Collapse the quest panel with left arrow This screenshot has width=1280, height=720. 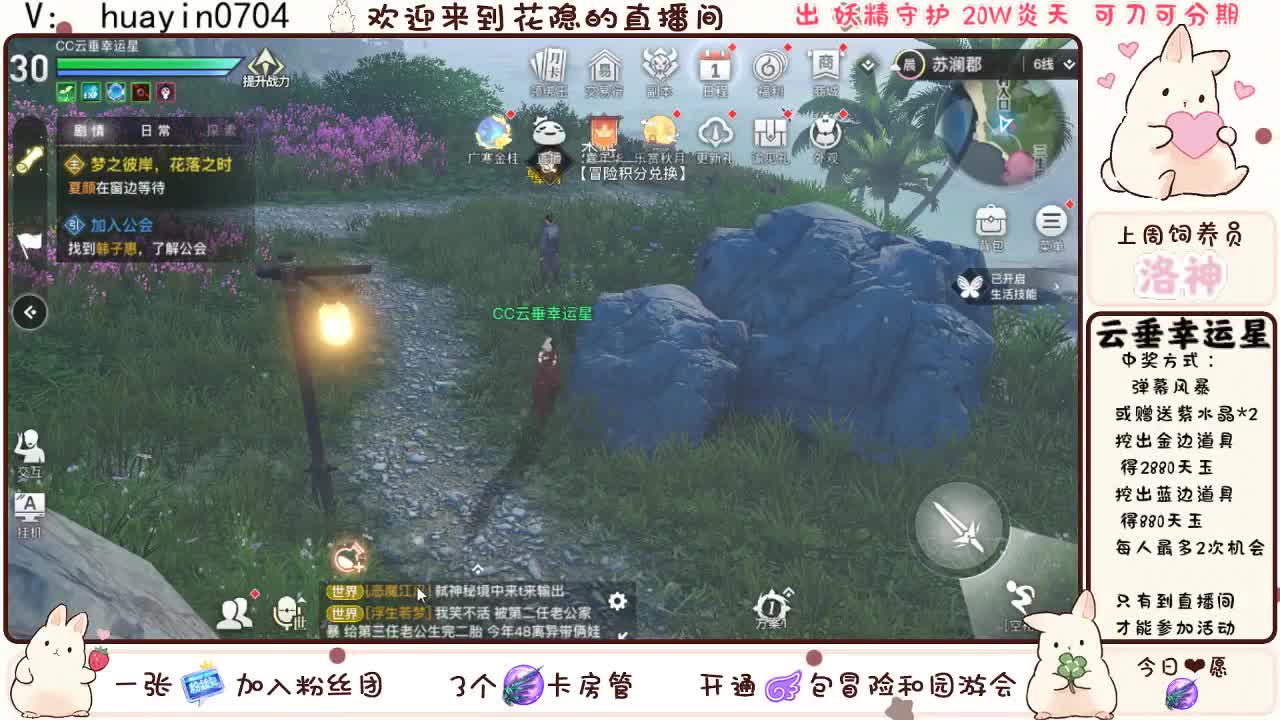(29, 312)
